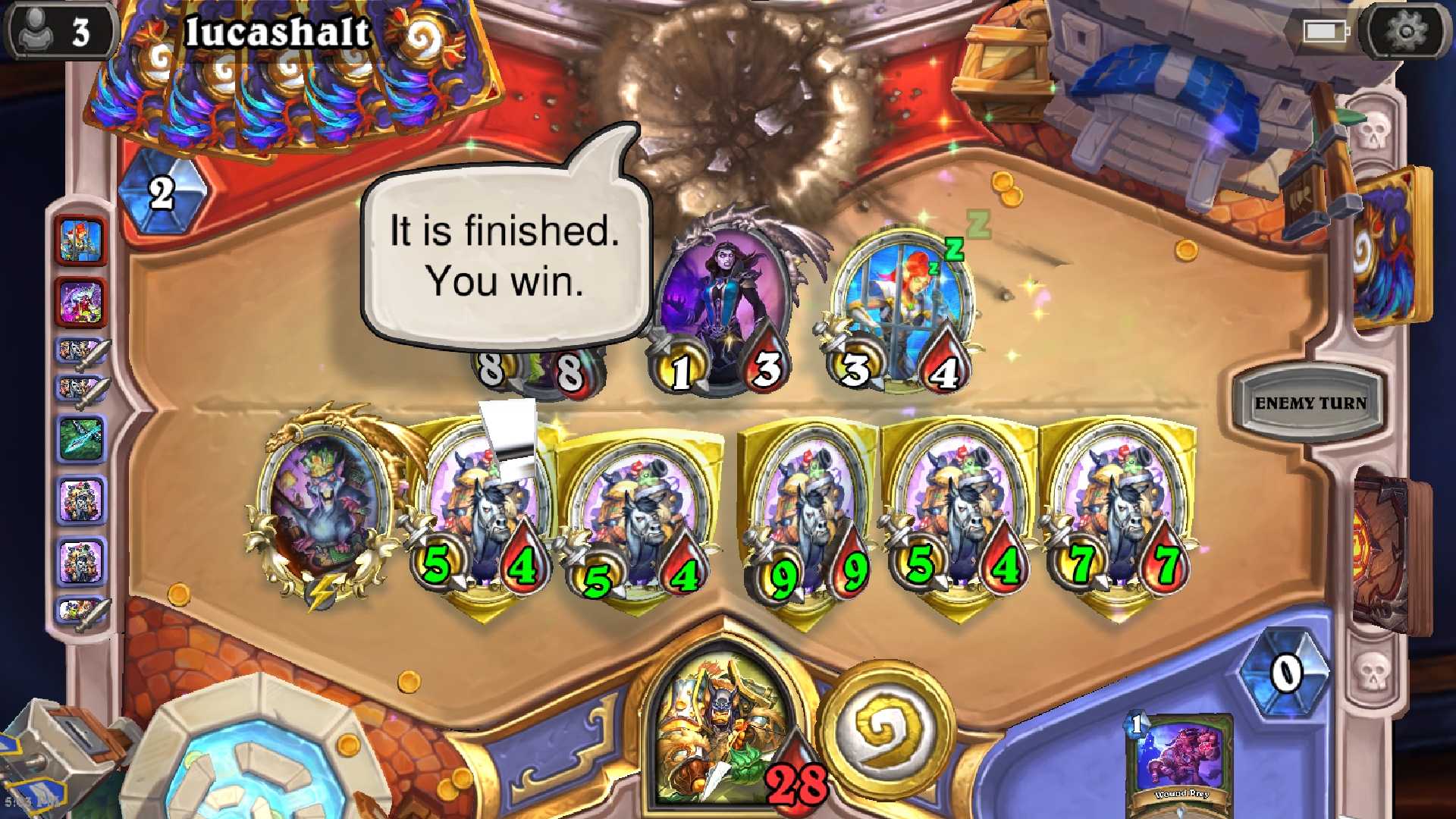The width and height of the screenshot is (1456, 819).
Task: Open the friends list icon
Action: (57, 32)
